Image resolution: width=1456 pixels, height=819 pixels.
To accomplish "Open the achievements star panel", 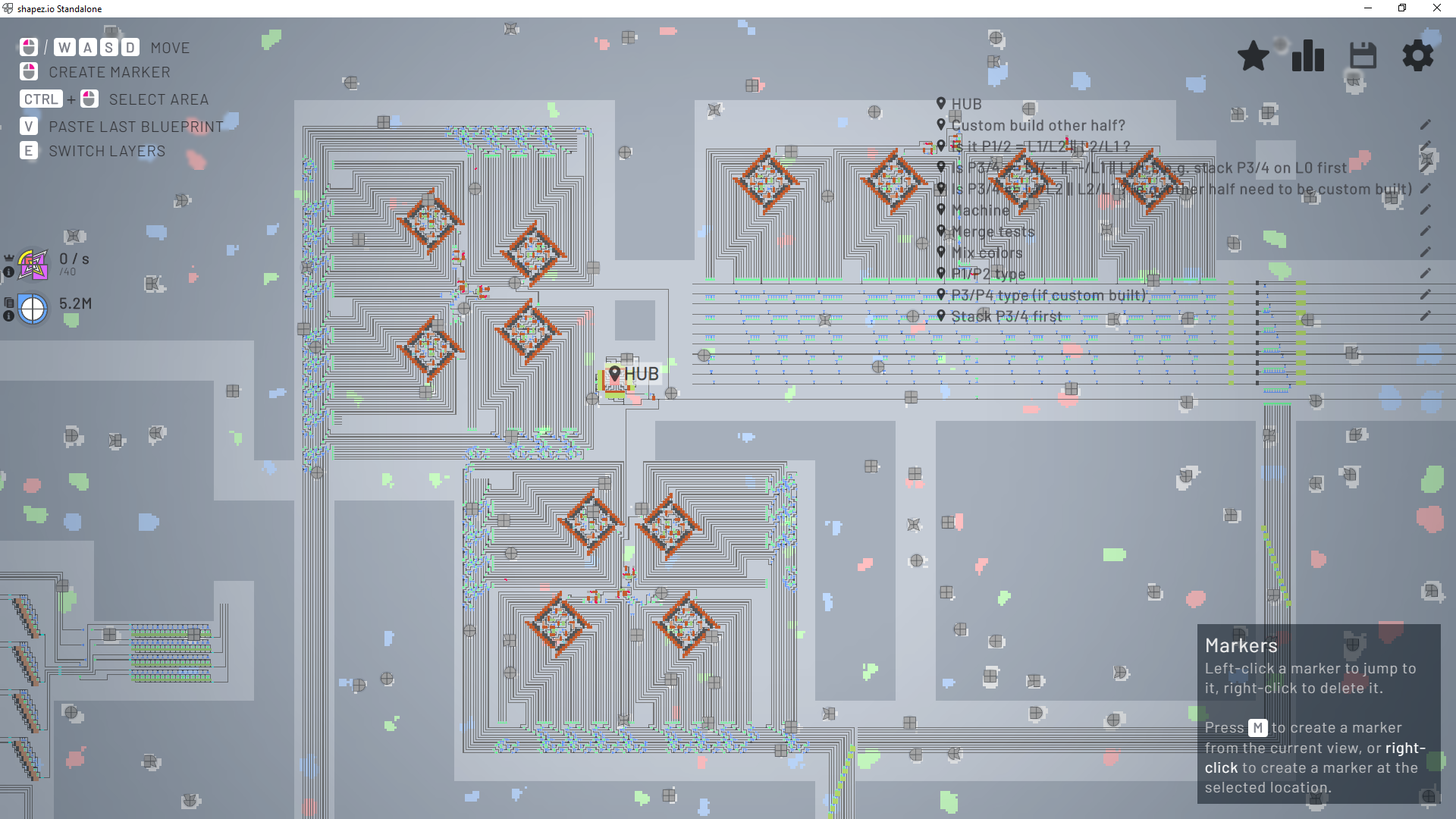I will pos(1254,55).
